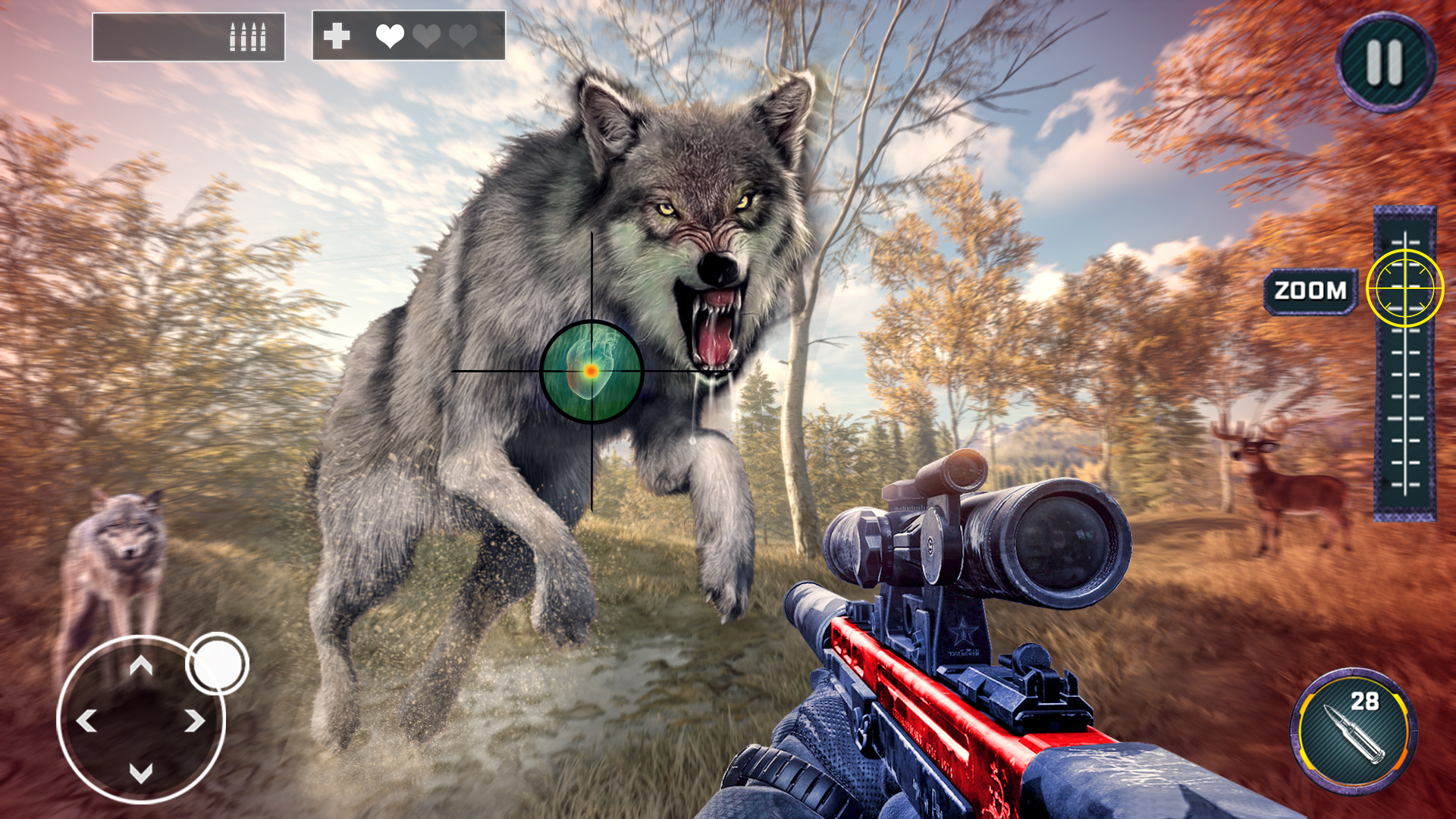Tap the first filled heart icon
The height and width of the screenshot is (819, 1456).
(389, 34)
